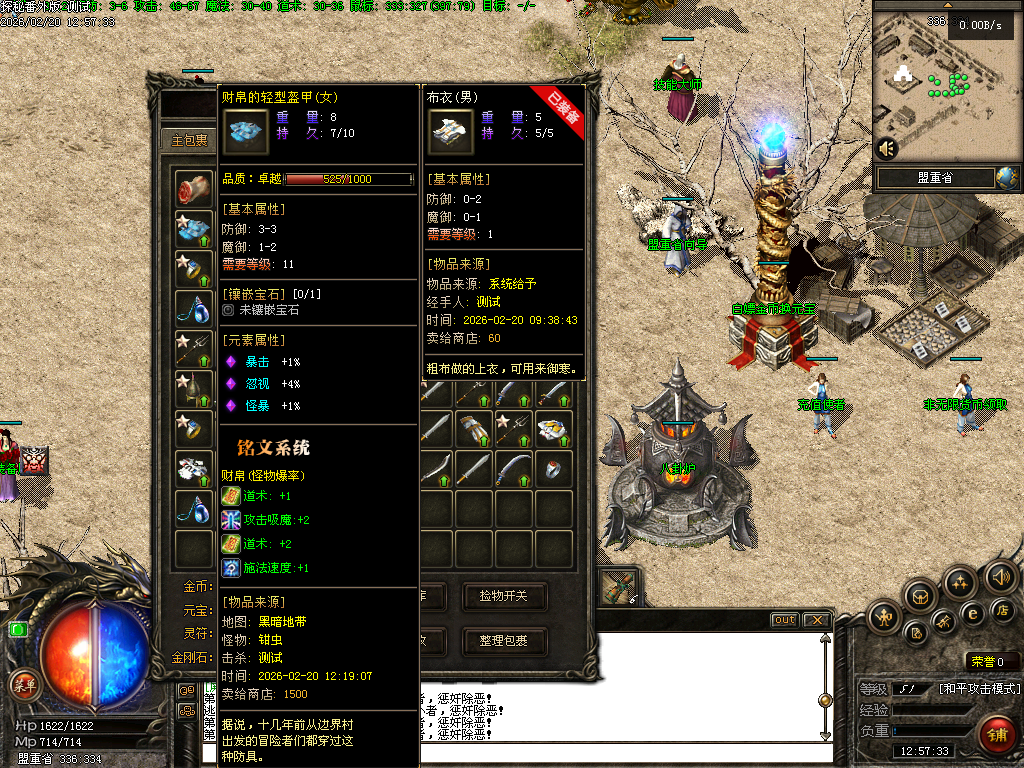
Task: Open the character equipment round icon
Action: click(x=885, y=617)
